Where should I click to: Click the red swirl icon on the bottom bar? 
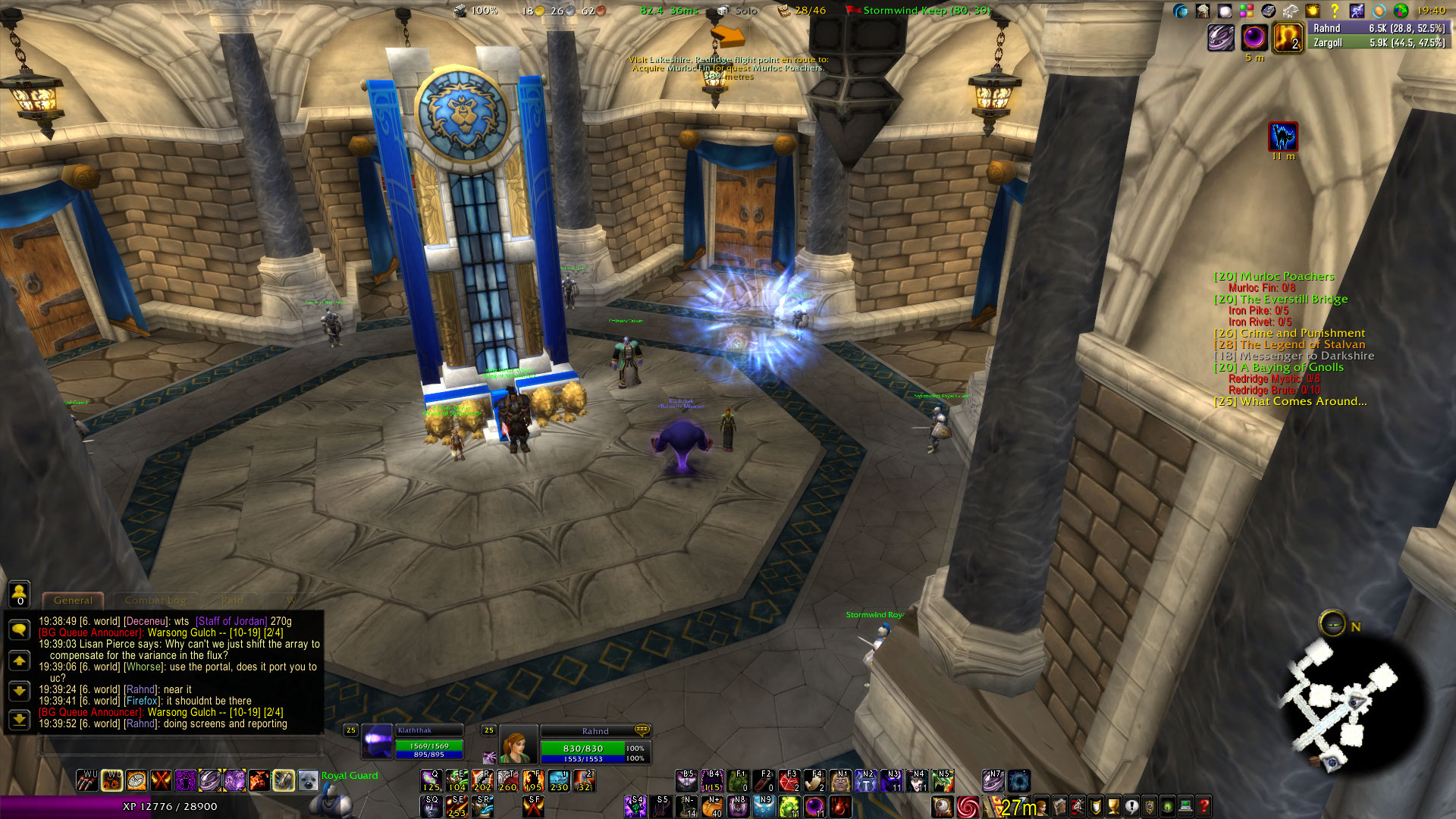pos(968,805)
